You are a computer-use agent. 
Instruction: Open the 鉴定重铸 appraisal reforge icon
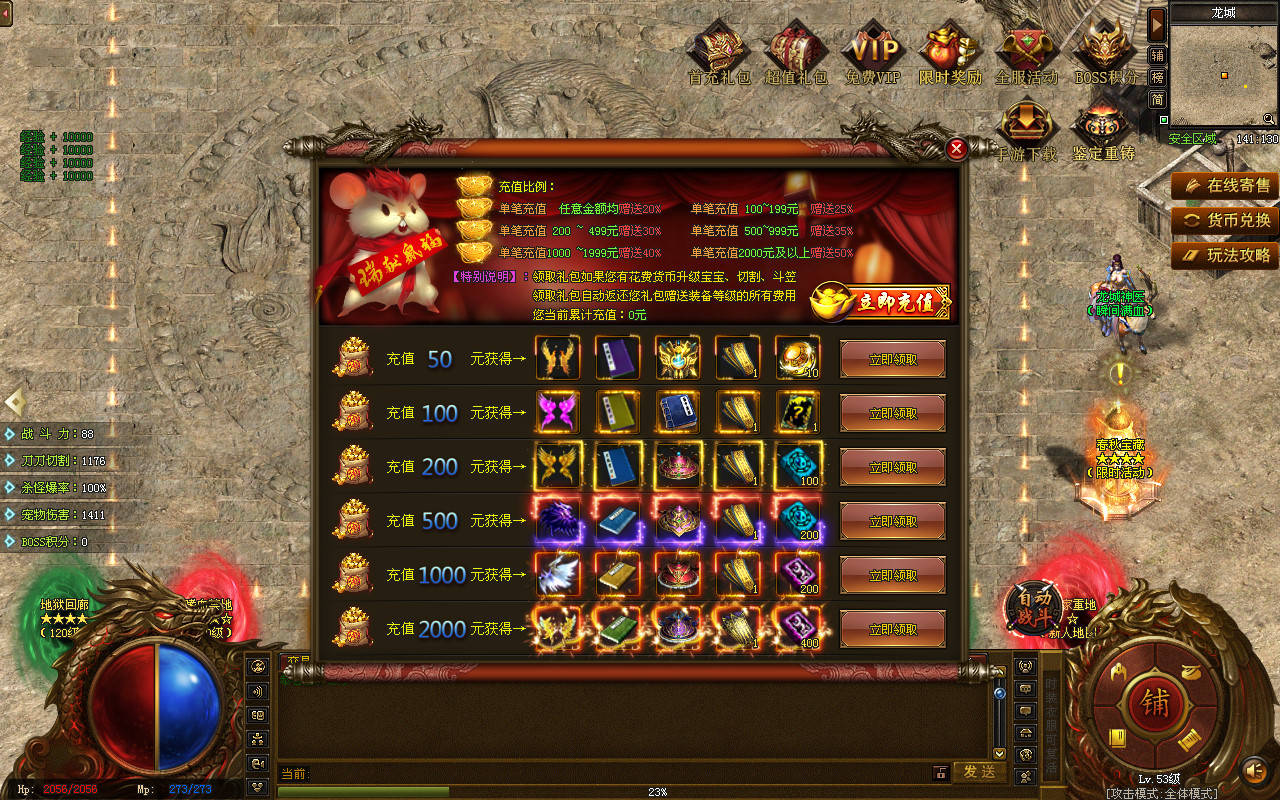click(x=1103, y=131)
